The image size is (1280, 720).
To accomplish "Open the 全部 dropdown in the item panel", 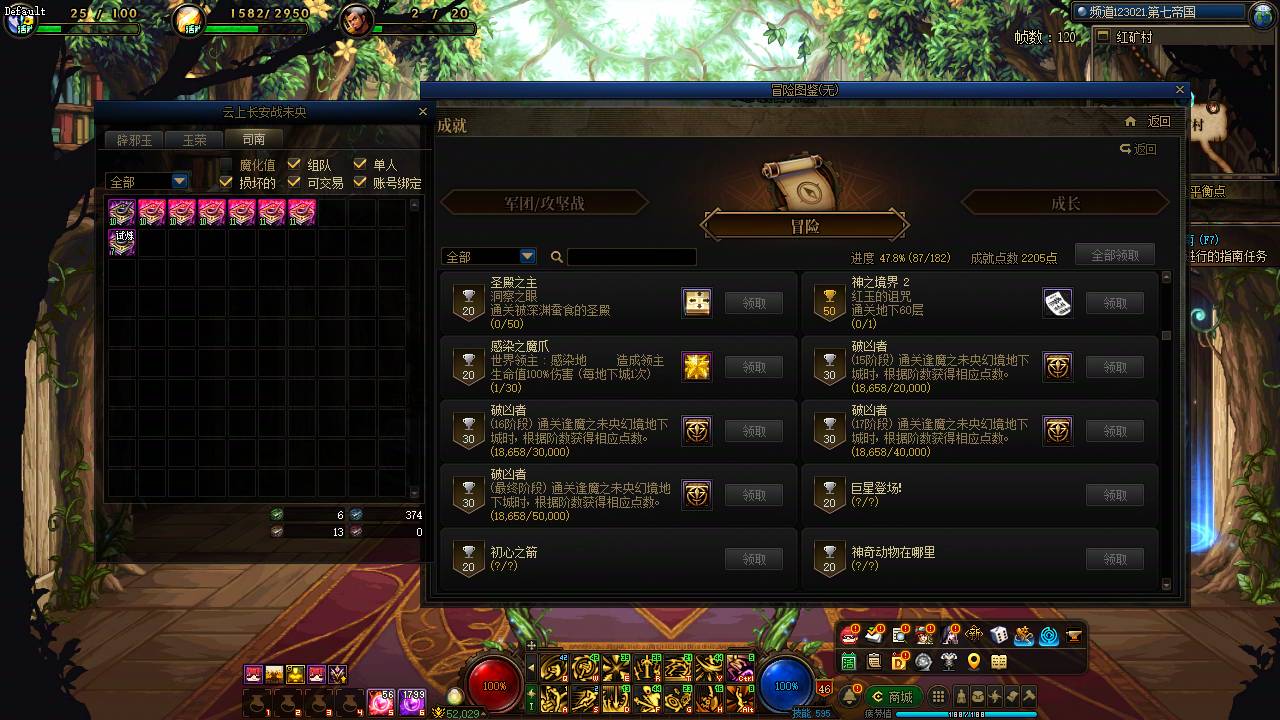I will click(146, 181).
